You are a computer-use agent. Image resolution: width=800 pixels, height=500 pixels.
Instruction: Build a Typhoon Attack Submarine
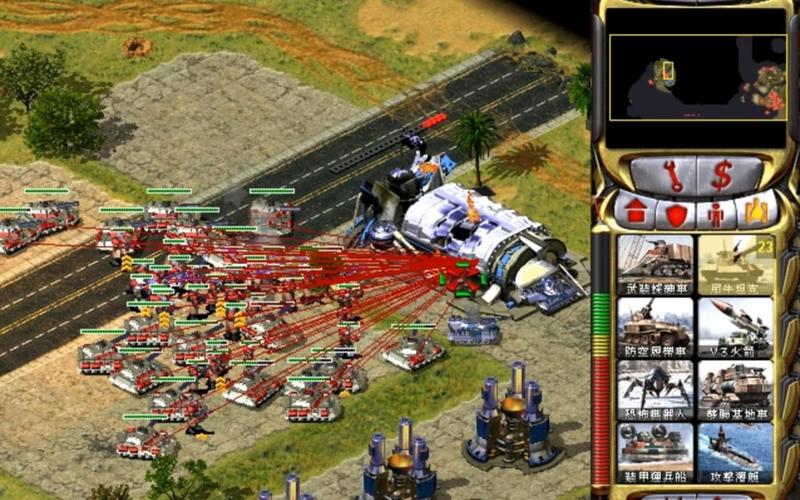(735, 452)
